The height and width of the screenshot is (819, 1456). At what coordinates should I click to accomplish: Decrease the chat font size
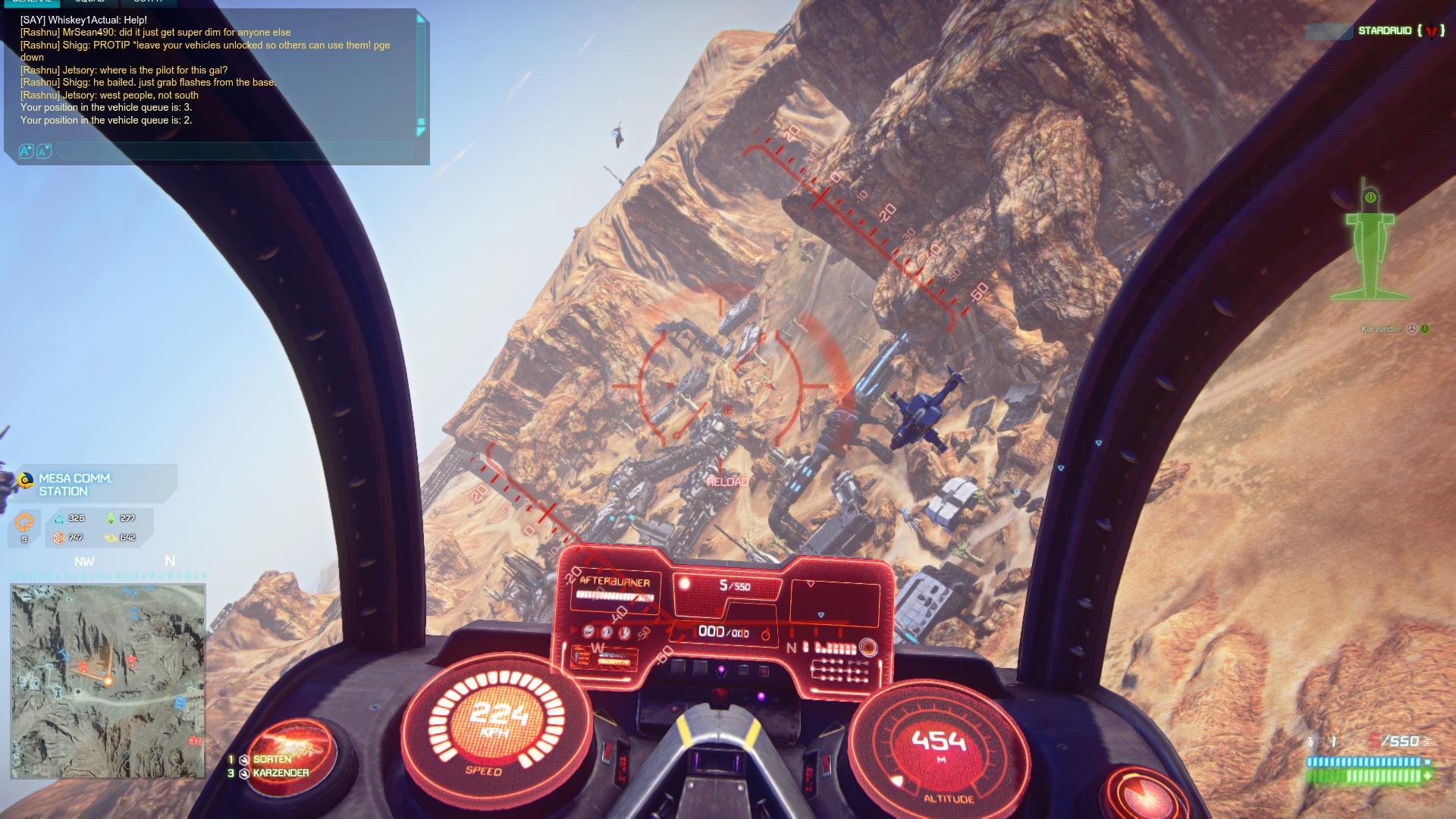click(x=44, y=152)
